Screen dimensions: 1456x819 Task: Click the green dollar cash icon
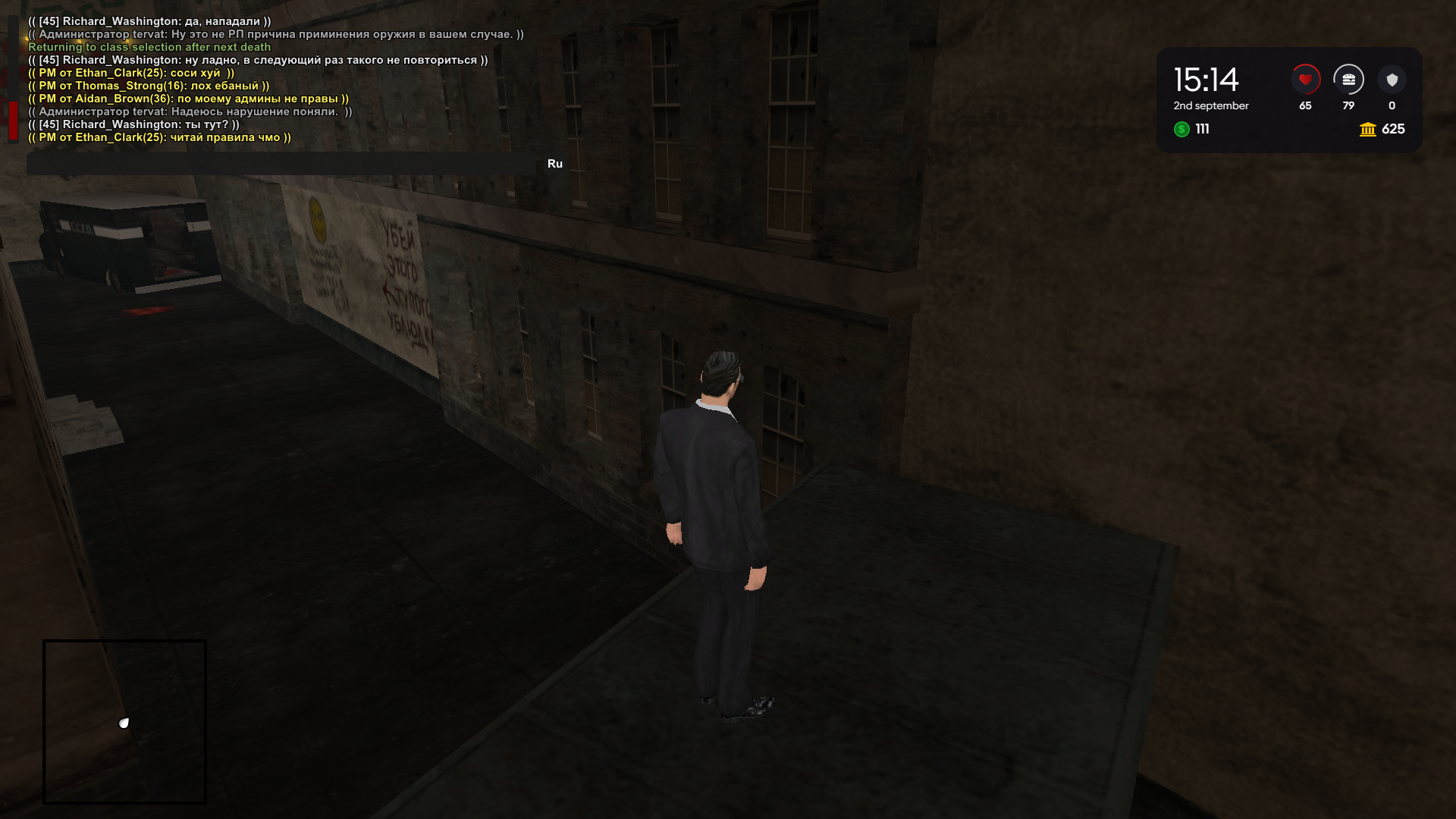pyautogui.click(x=1182, y=130)
